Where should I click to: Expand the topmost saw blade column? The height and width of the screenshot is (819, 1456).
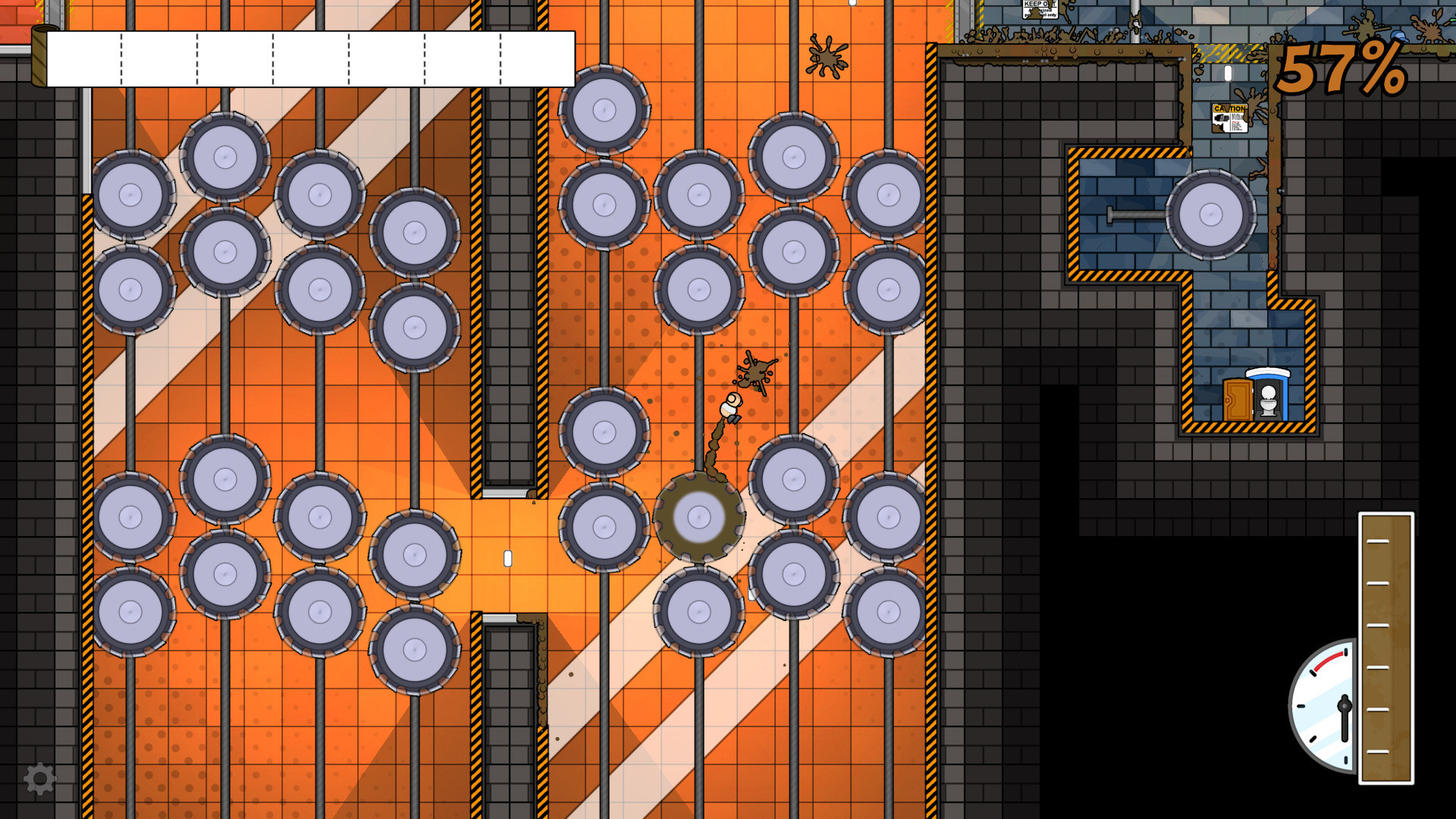tap(604, 111)
